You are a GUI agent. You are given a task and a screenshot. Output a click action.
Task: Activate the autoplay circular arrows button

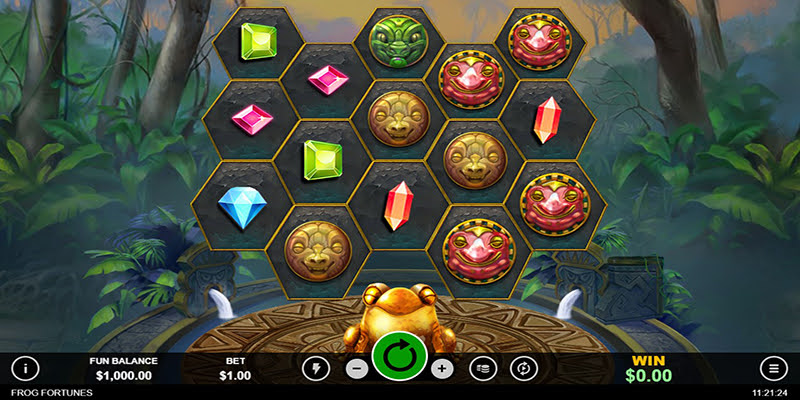523,368
